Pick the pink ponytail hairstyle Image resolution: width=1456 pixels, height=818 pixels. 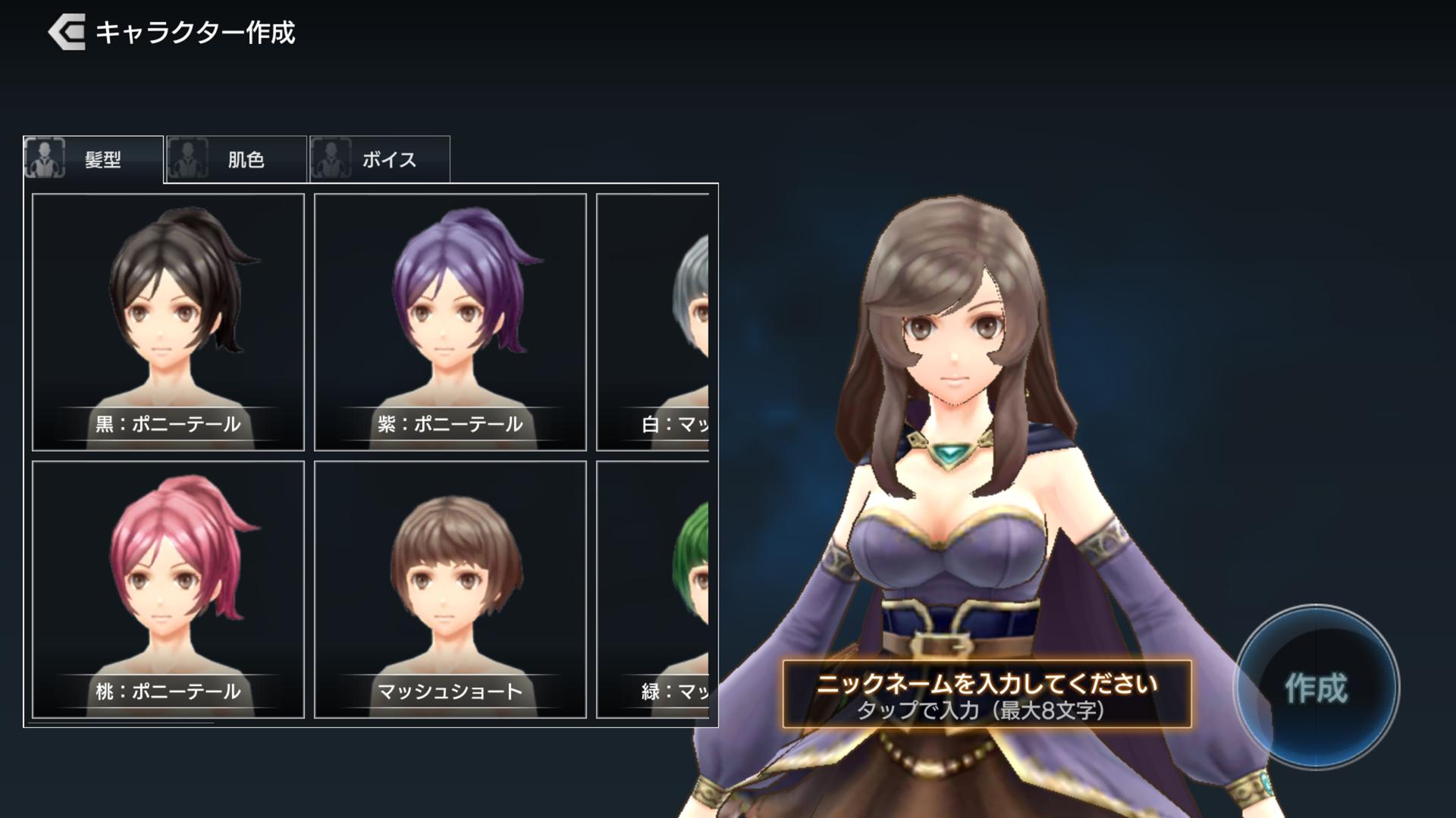click(168, 589)
